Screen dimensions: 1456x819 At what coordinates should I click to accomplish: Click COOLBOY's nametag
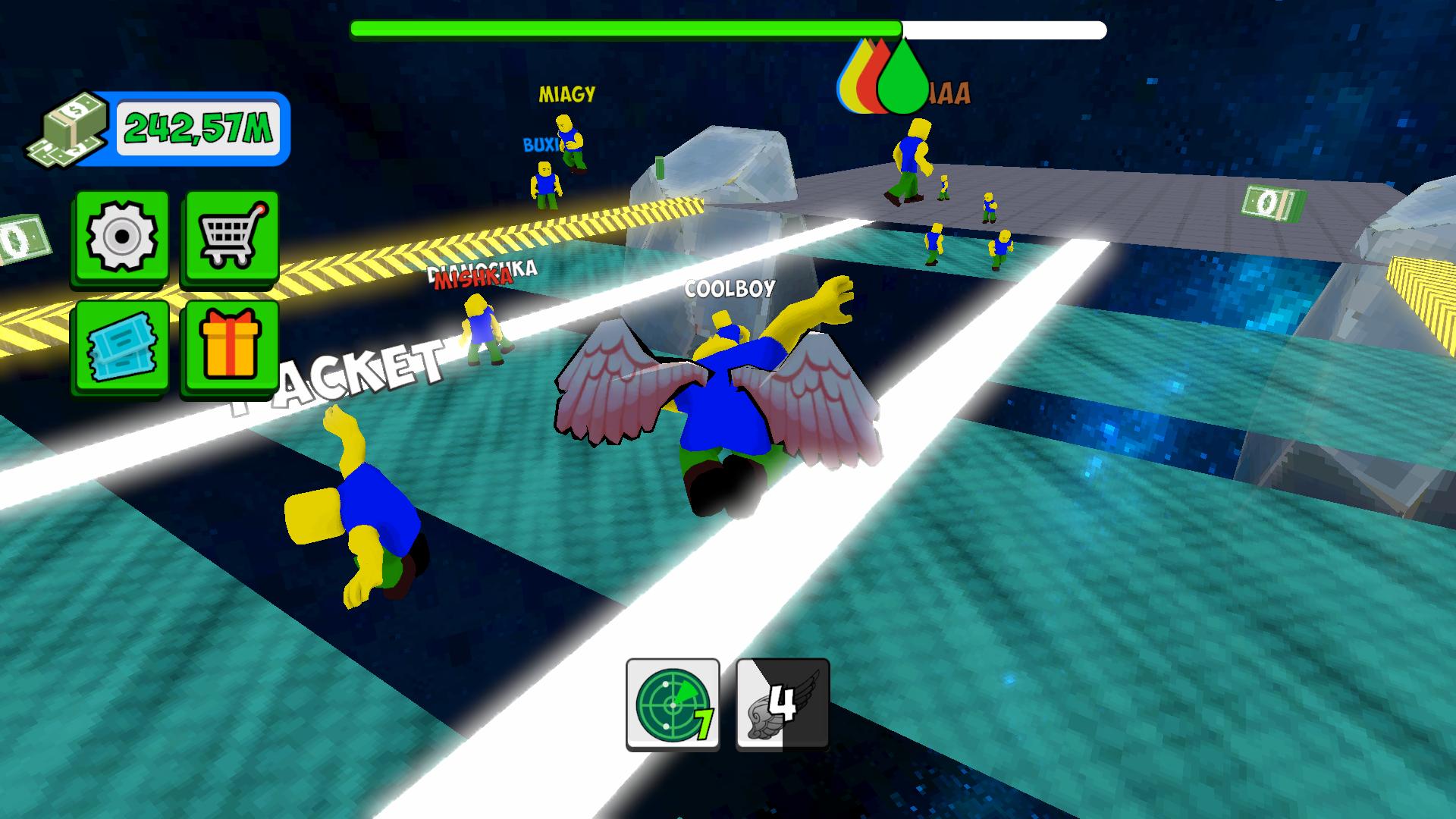730,288
